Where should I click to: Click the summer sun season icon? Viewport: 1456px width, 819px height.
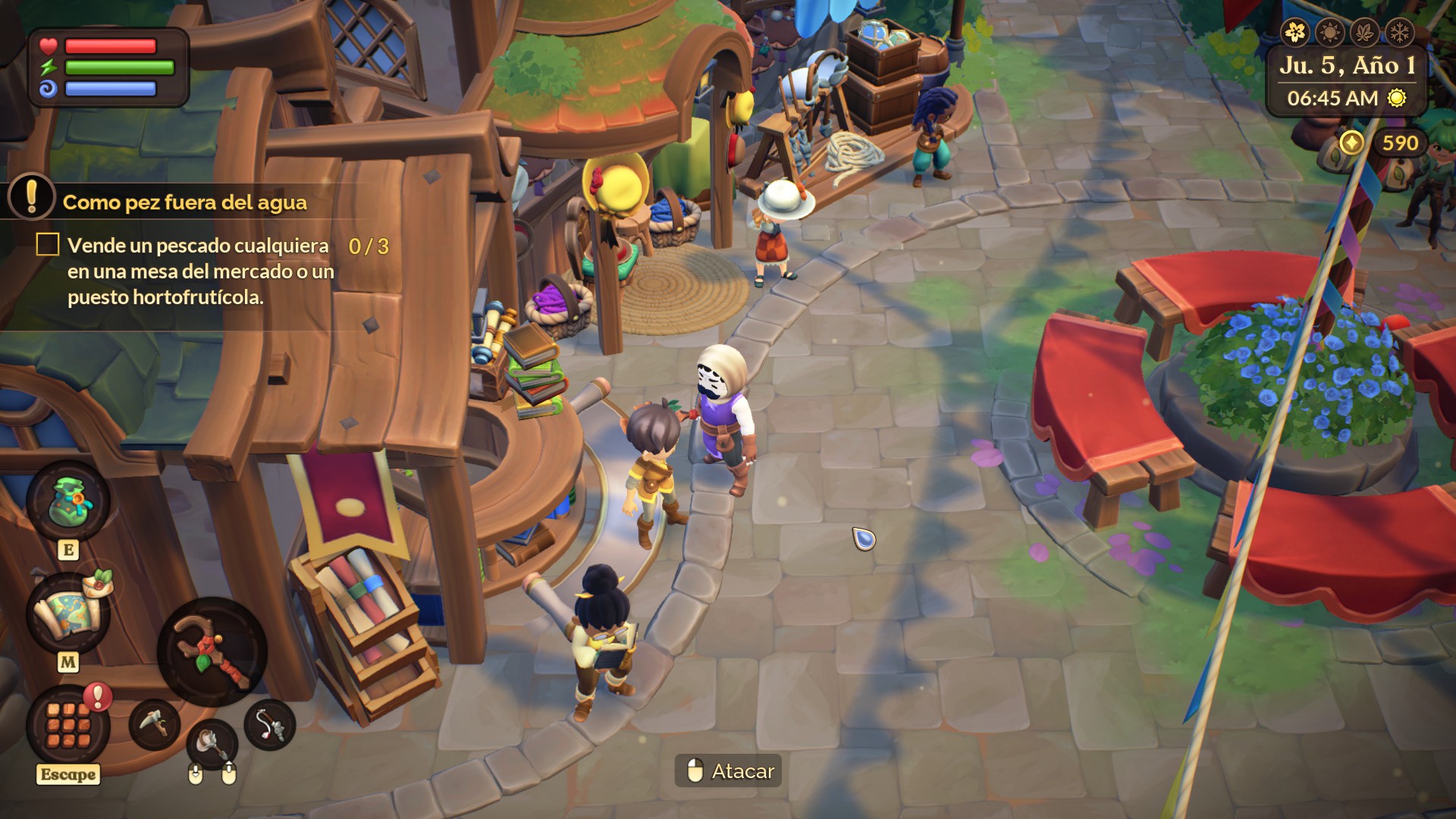pos(1330,33)
